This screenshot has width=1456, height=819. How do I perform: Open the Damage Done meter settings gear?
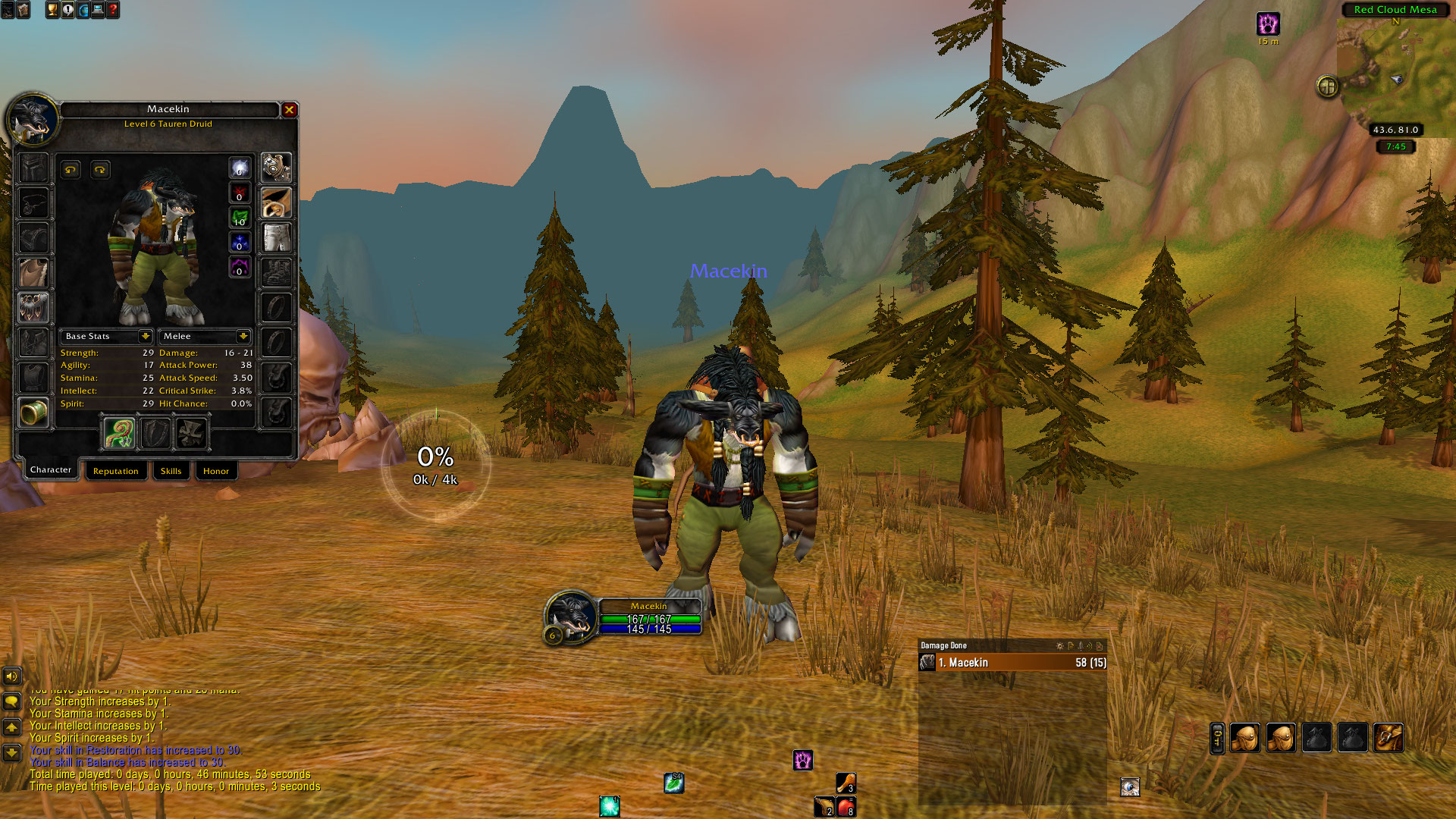tap(1059, 646)
